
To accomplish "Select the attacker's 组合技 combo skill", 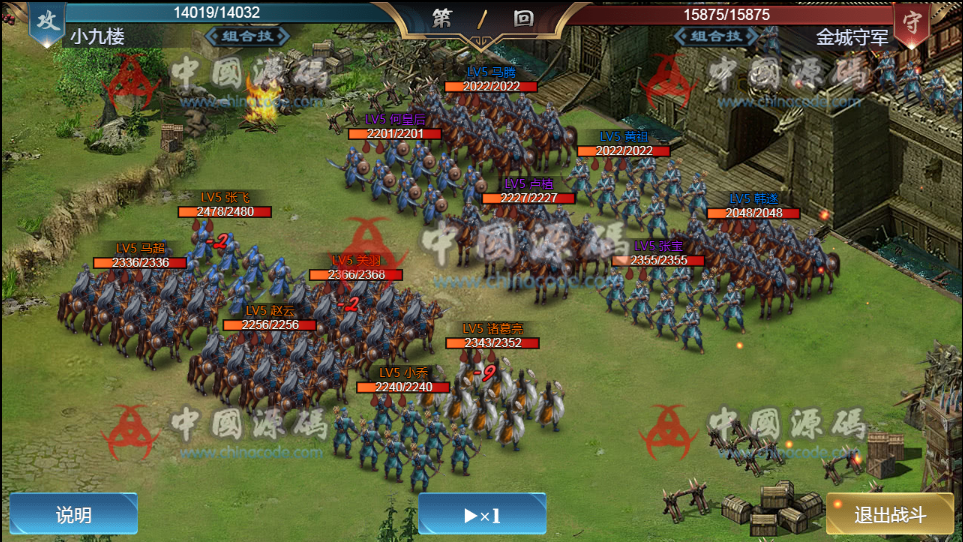I will pos(246,37).
